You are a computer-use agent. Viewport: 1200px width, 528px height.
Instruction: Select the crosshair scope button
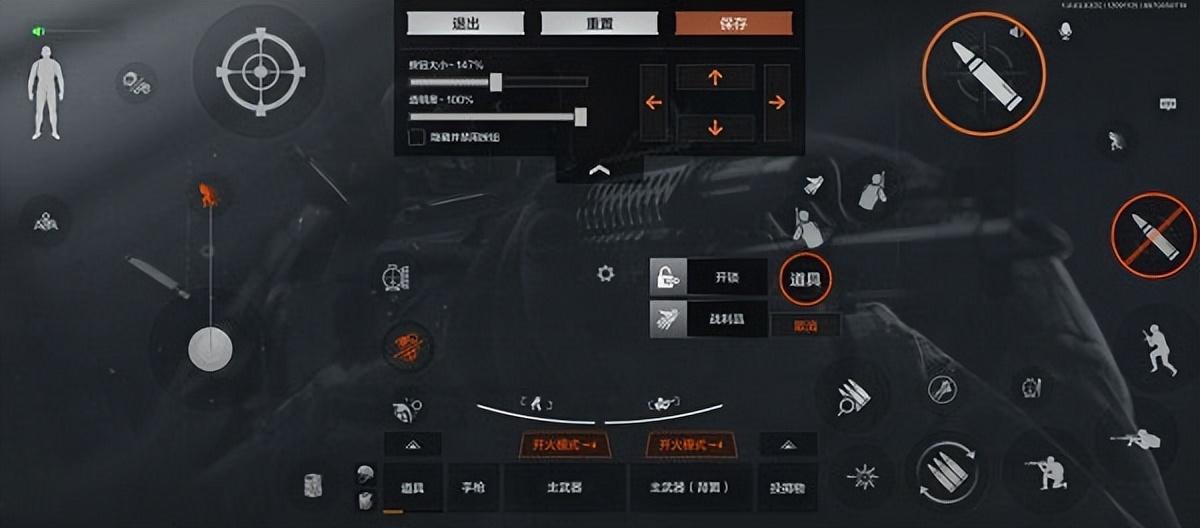pyautogui.click(x=259, y=70)
